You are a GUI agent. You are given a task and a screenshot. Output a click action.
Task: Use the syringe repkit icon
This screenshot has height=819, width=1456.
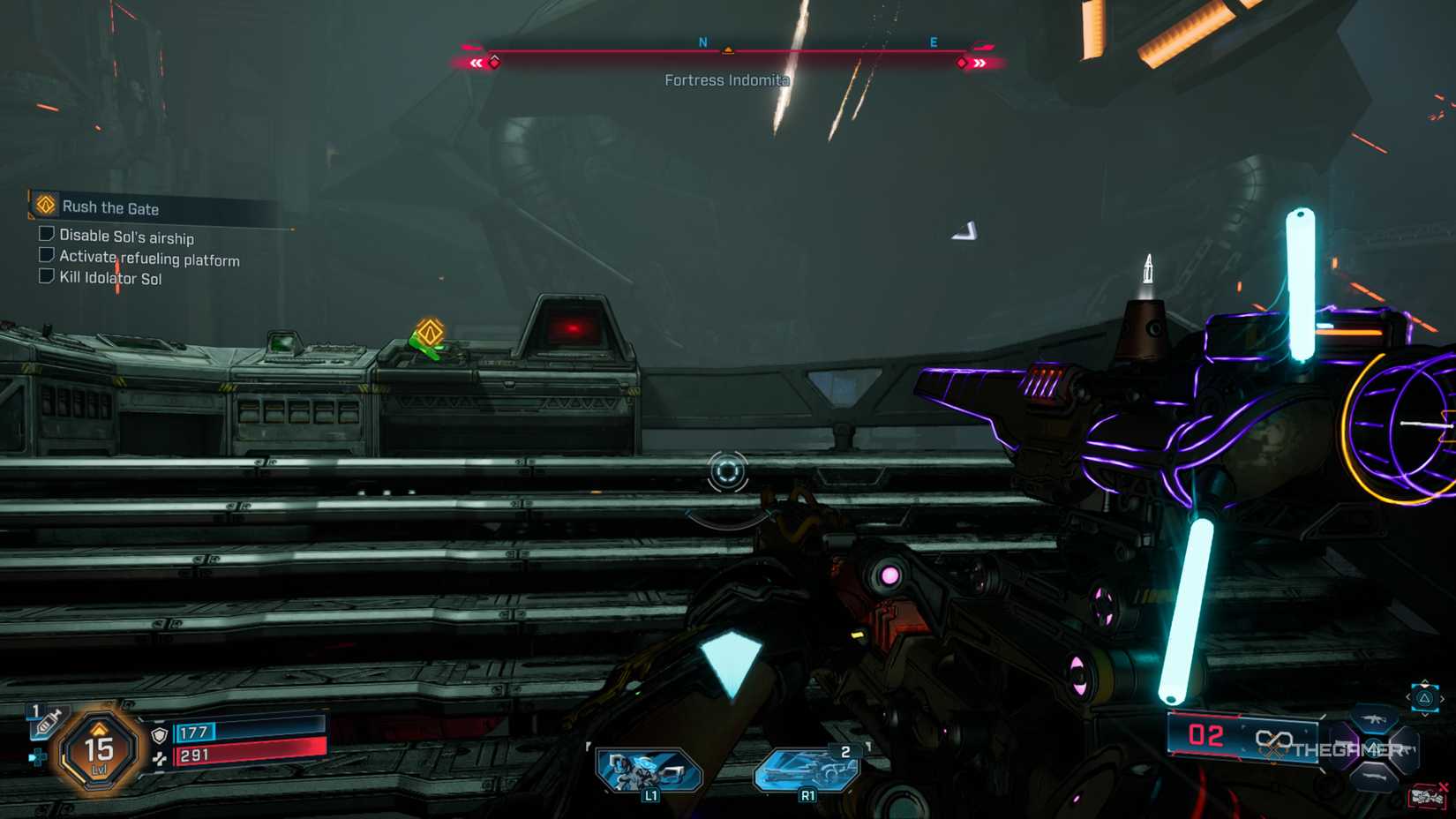pyautogui.click(x=46, y=723)
